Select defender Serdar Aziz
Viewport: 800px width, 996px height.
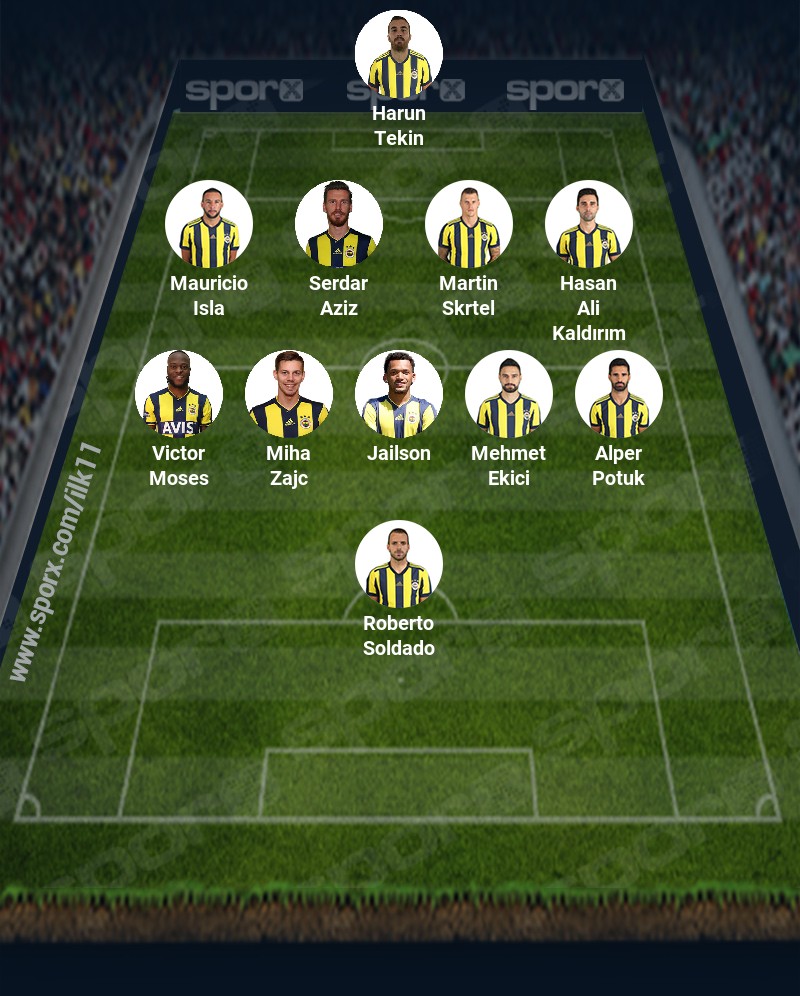click(339, 224)
